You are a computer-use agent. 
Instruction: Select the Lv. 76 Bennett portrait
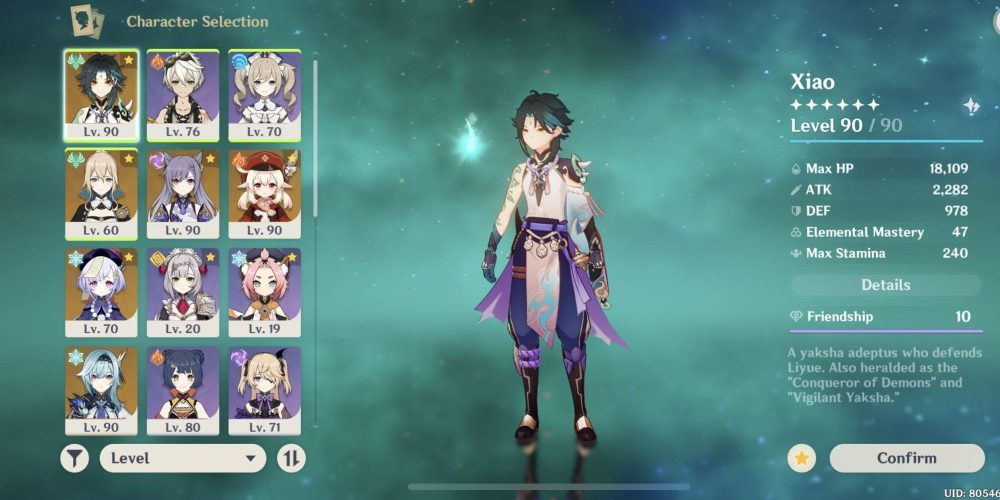tap(183, 93)
